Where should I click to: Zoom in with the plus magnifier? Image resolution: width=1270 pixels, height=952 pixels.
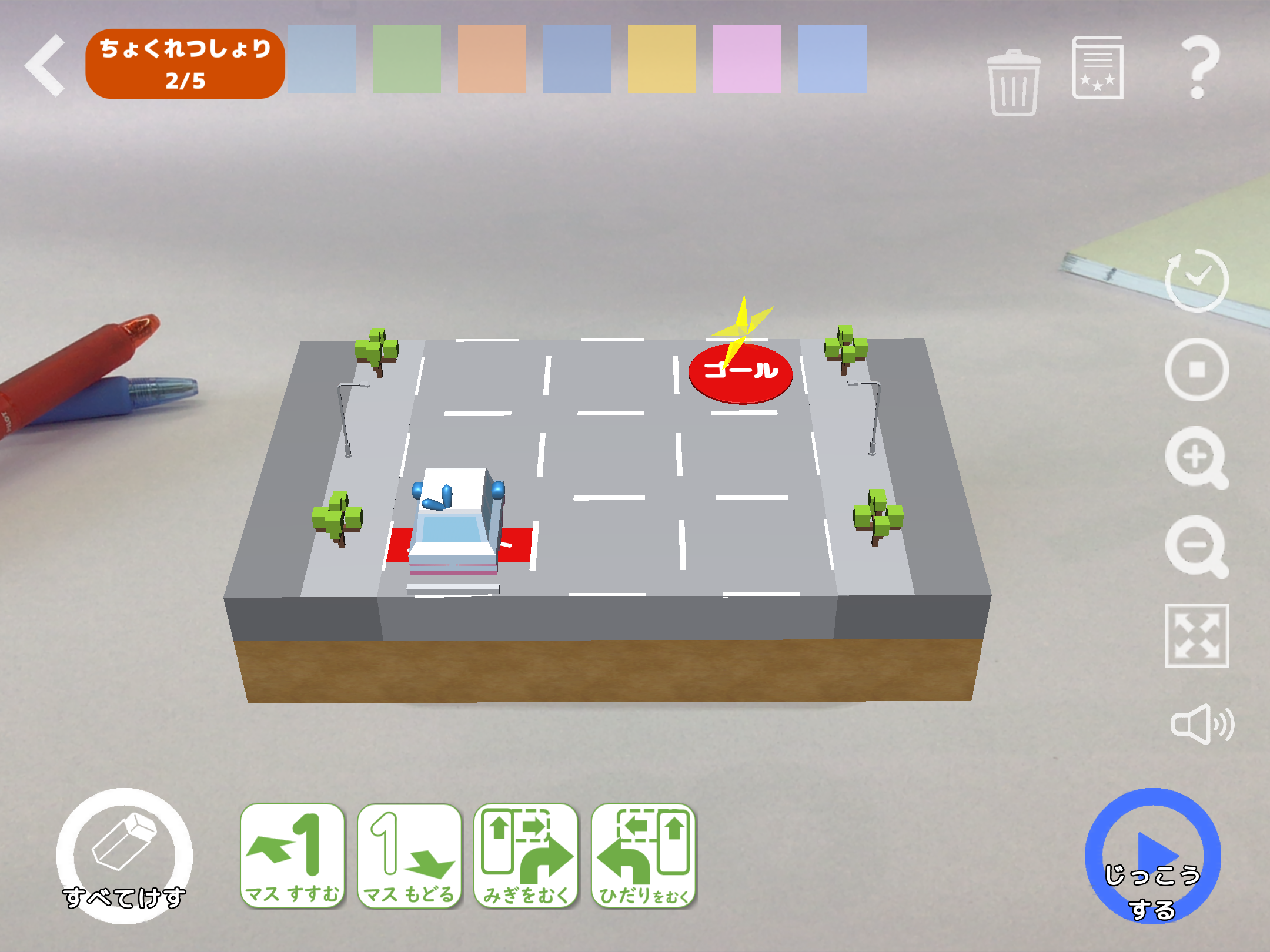[x=1197, y=458]
